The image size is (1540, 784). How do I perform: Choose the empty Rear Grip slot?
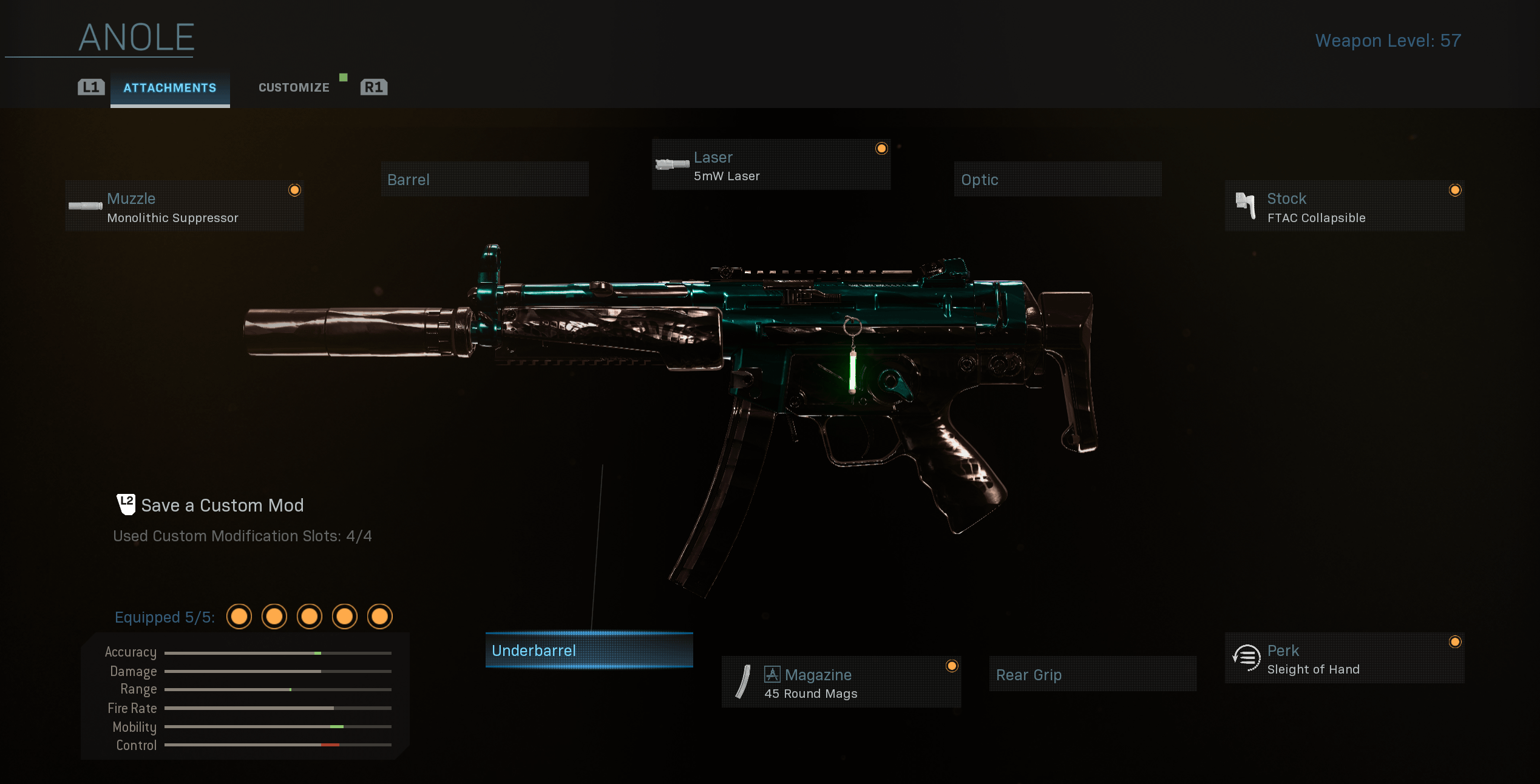1093,674
